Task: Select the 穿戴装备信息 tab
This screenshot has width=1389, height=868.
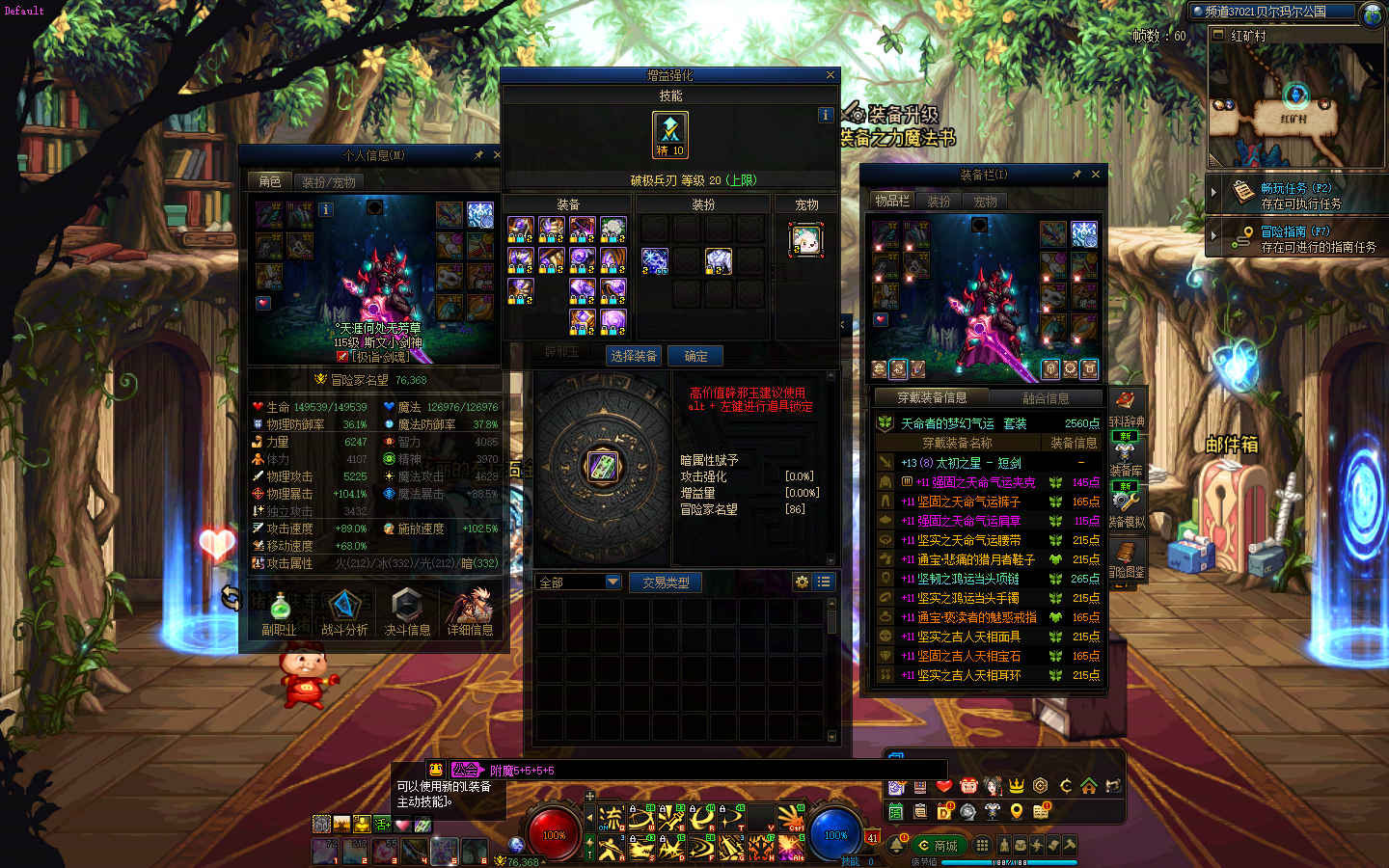Action: (932, 398)
